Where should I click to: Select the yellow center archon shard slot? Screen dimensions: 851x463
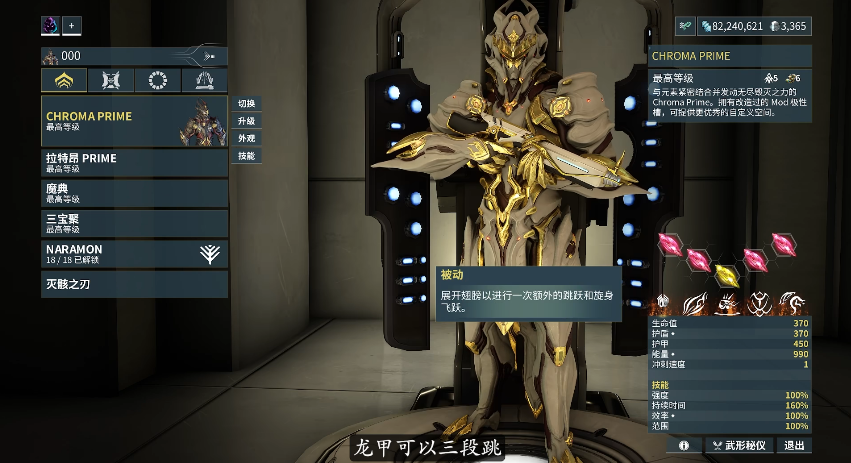[x=729, y=269]
